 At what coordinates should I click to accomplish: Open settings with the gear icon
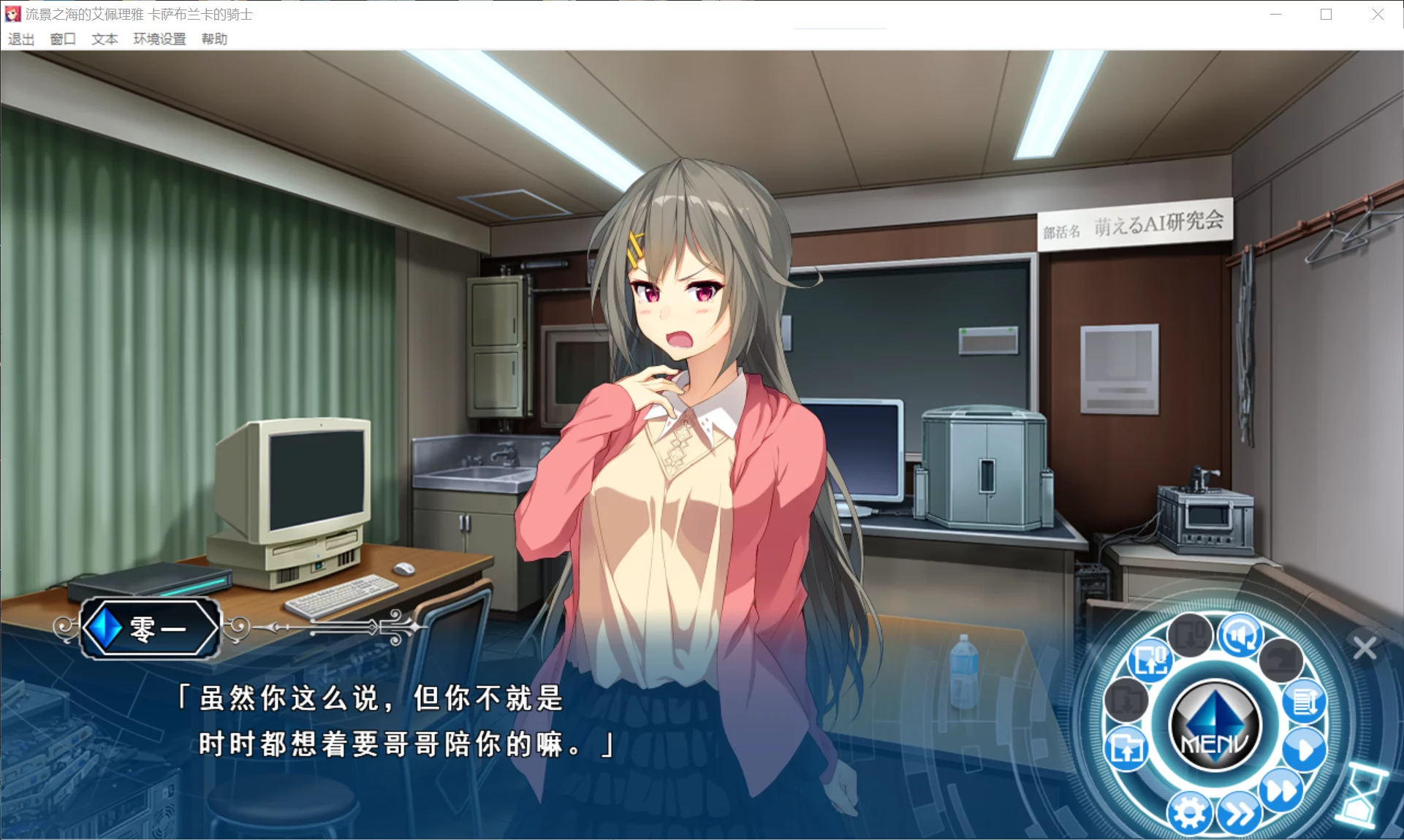pyautogui.click(x=1188, y=813)
